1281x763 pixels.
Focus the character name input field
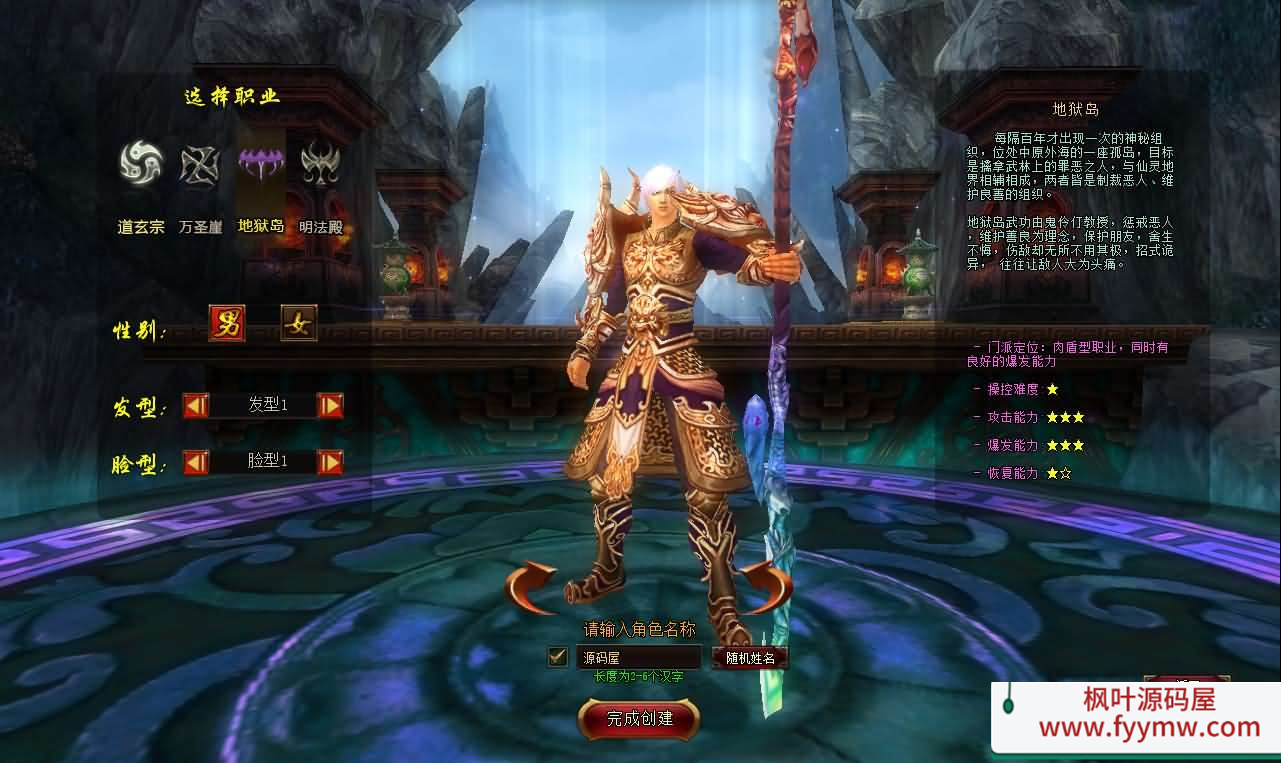638,657
